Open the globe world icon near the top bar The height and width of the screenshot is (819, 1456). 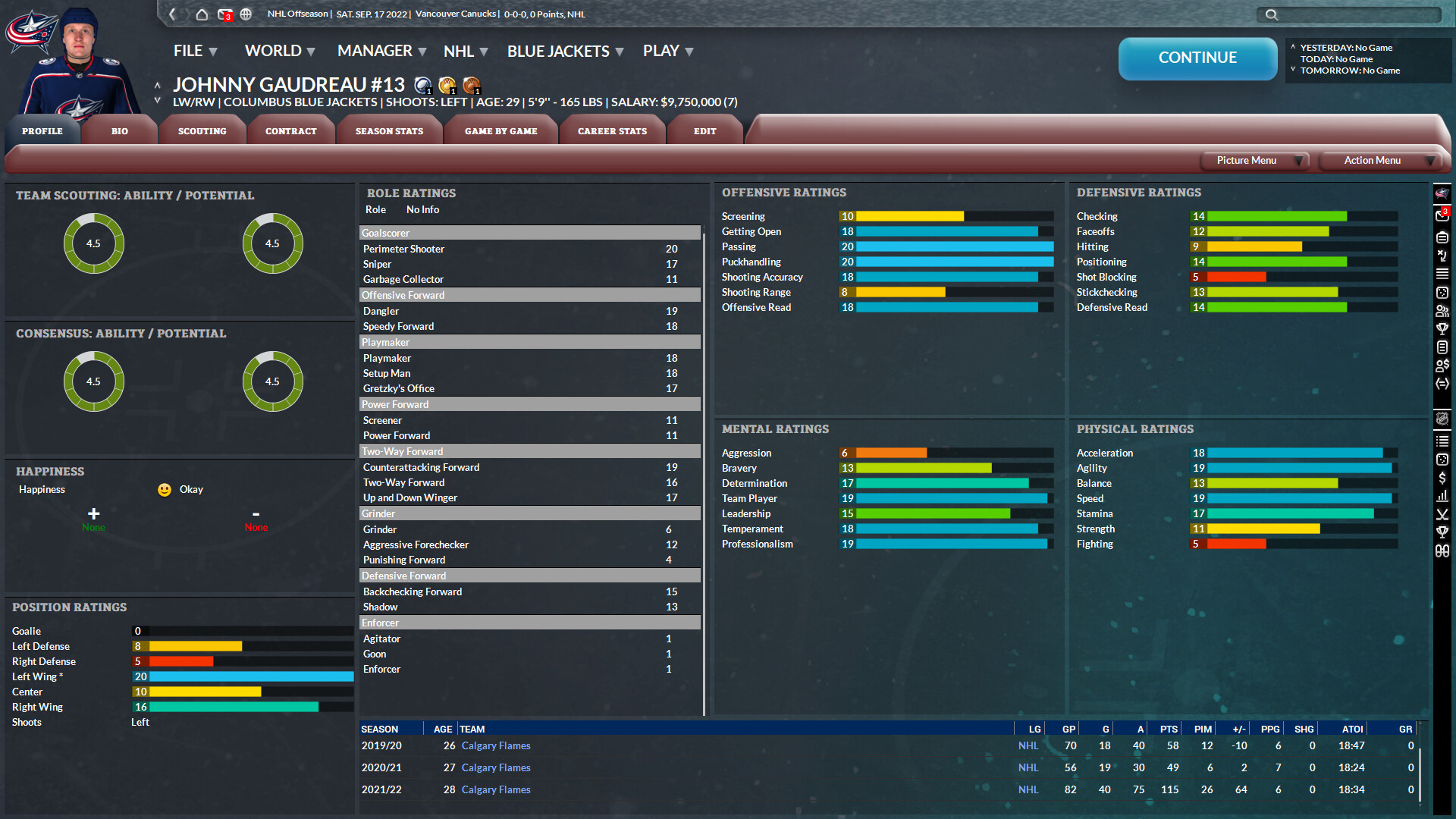(x=245, y=14)
